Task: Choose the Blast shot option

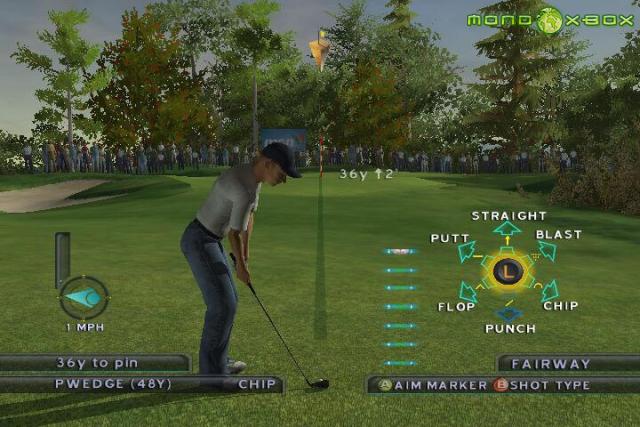Action: (x=558, y=235)
